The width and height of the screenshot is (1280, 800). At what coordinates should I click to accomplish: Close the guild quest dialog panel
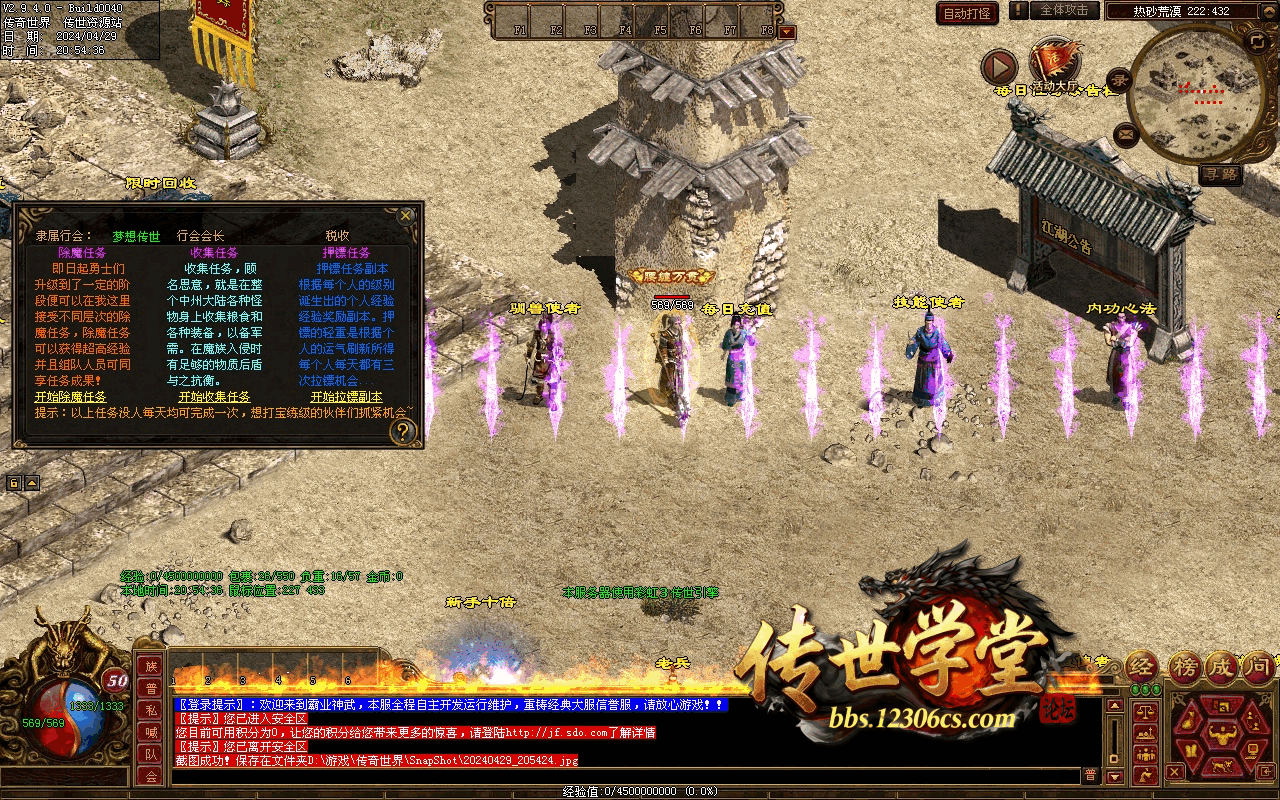[x=405, y=215]
